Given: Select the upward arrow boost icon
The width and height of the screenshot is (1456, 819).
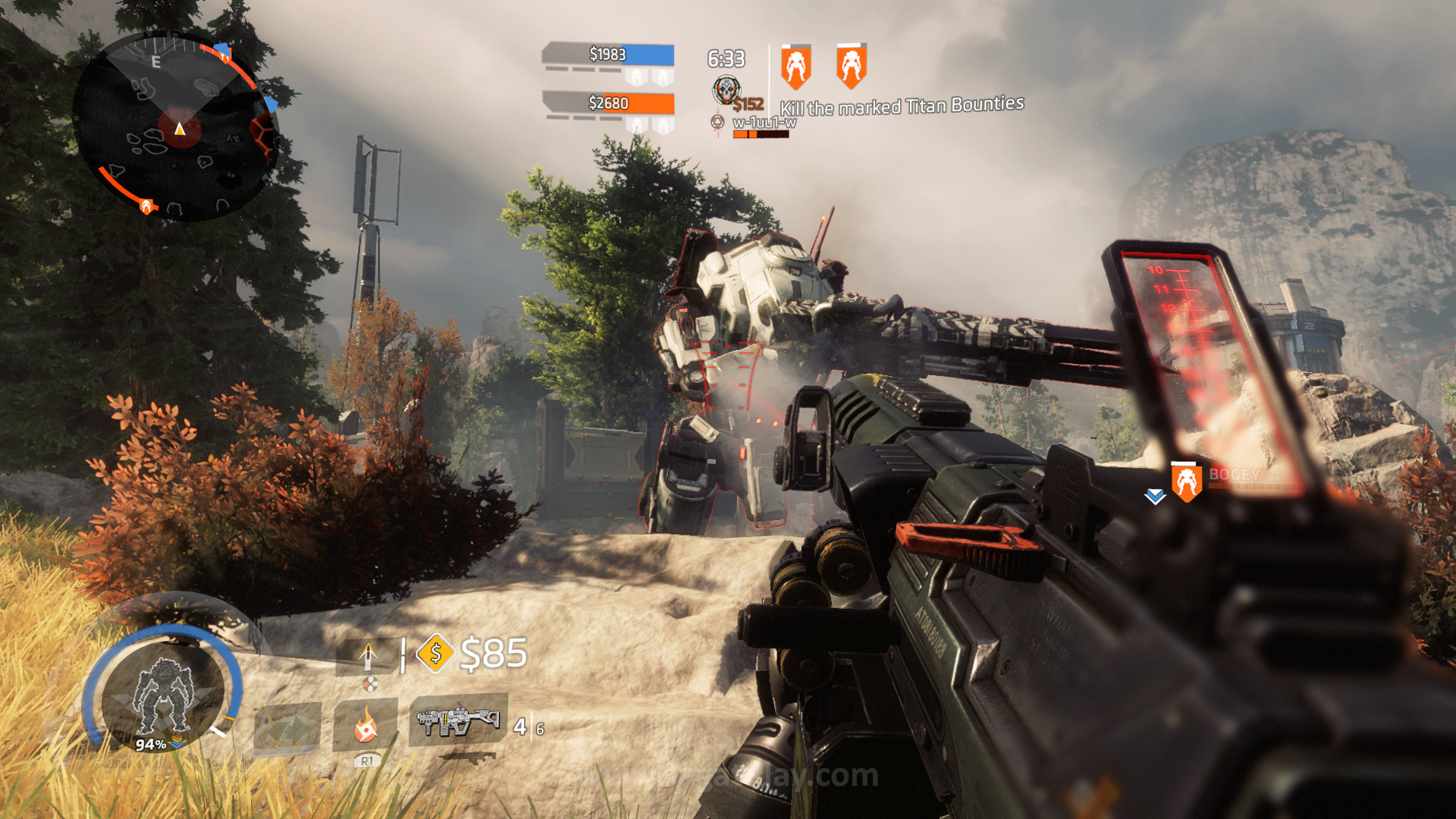Looking at the screenshot, I should 368,654.
